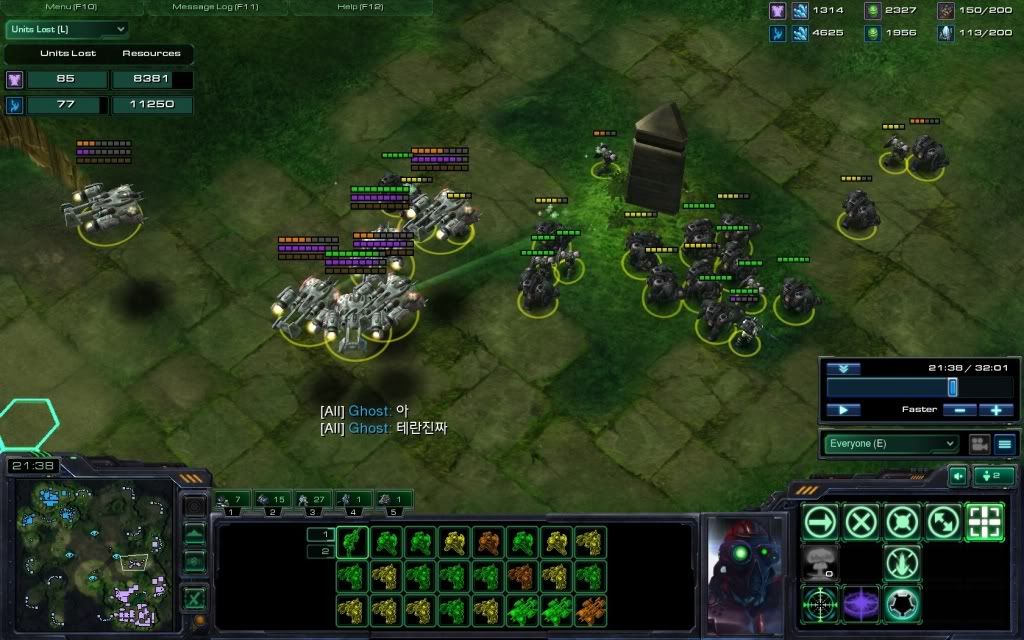Viewport: 1024px width, 640px height.
Task: Click the replay timeline slider handle
Action: click(952, 387)
